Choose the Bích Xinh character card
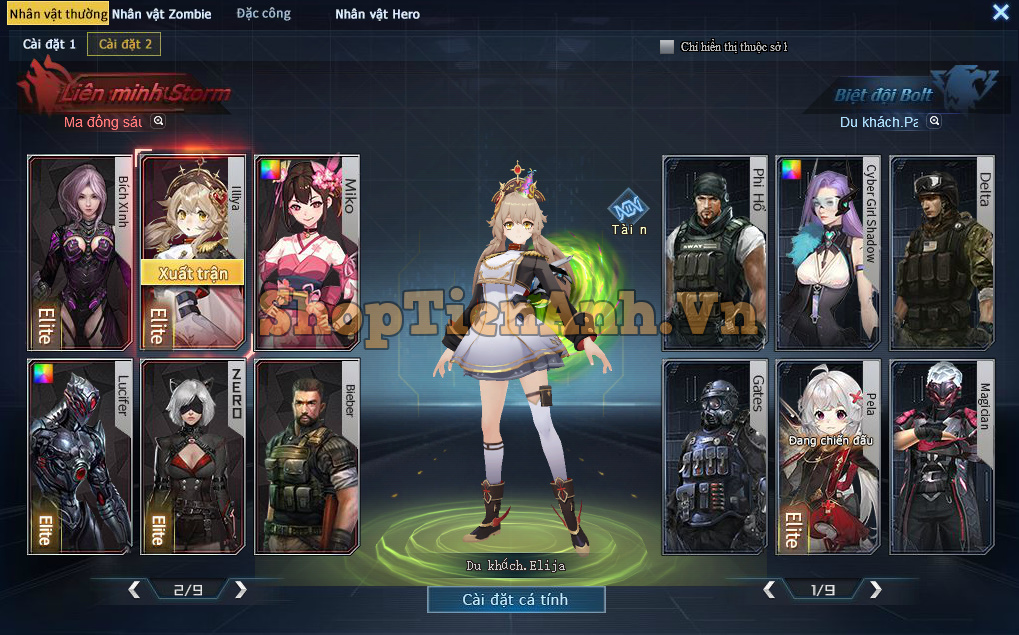1019x635 pixels. 80,252
